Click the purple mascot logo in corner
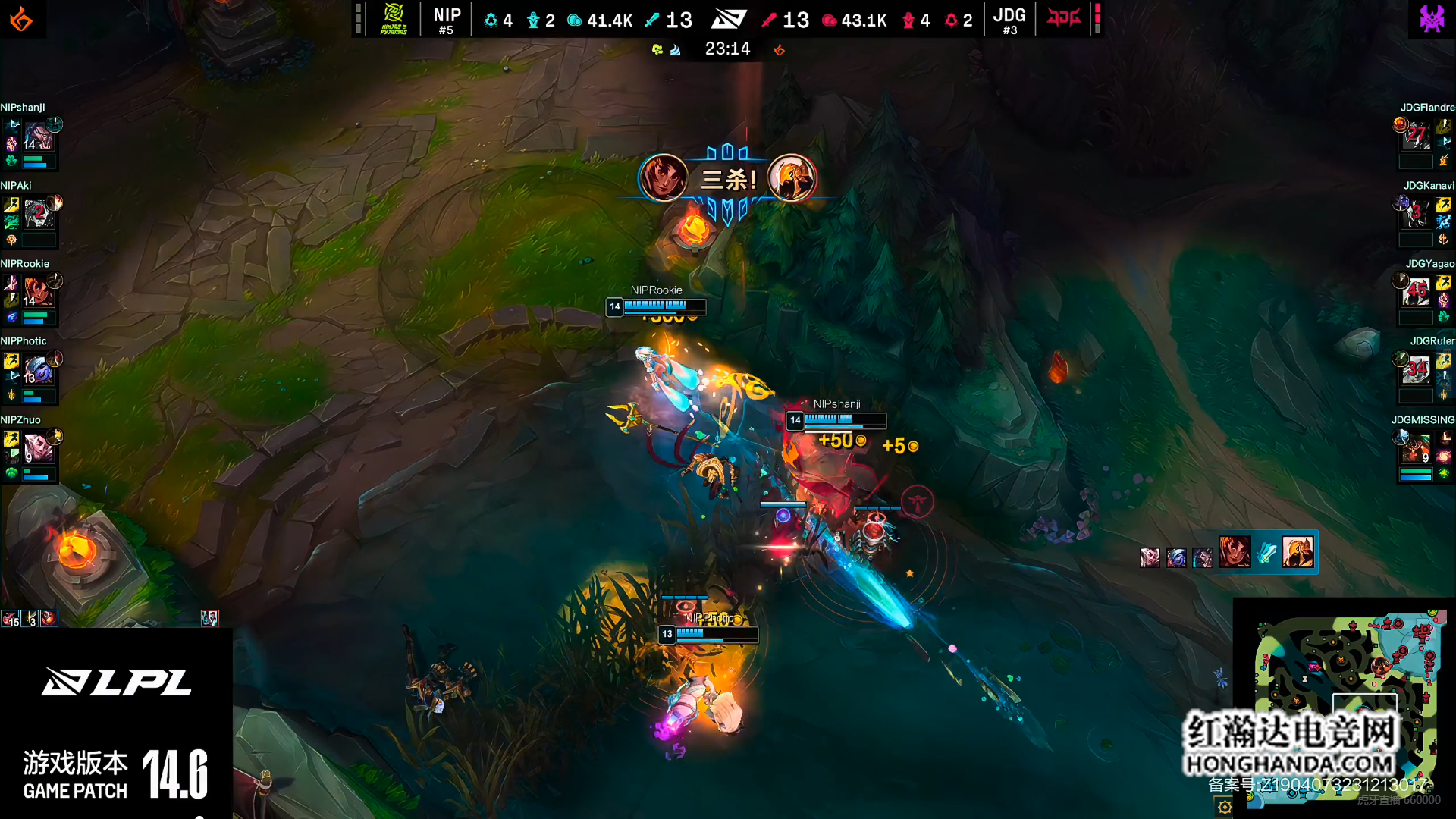Screen dimensions: 1456x819 (x=1432, y=18)
